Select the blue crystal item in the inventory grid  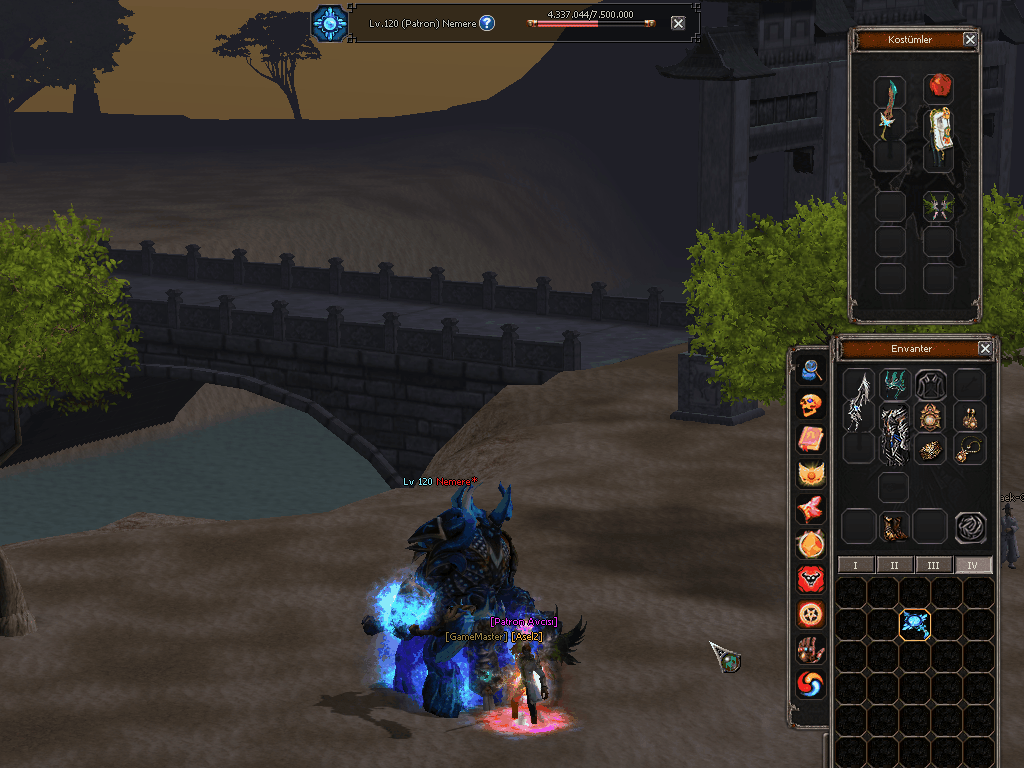(915, 625)
